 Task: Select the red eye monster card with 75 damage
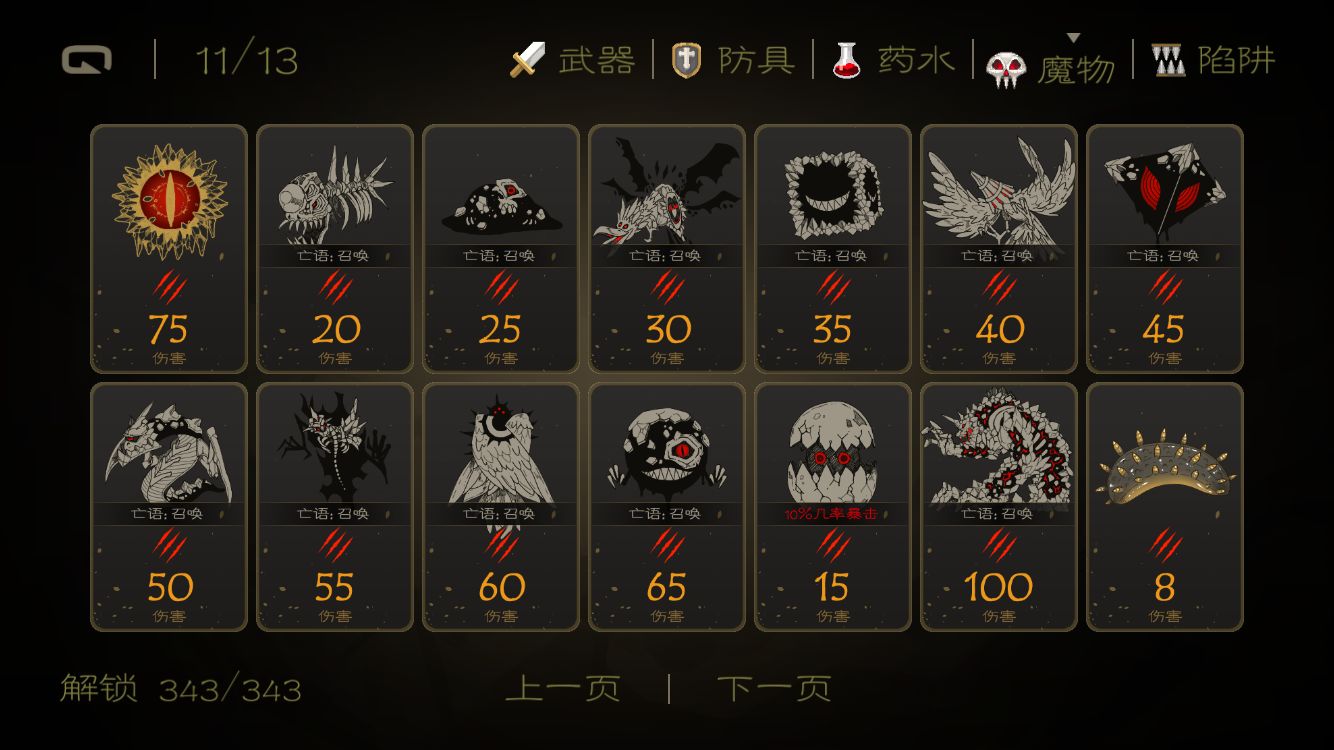(x=169, y=249)
